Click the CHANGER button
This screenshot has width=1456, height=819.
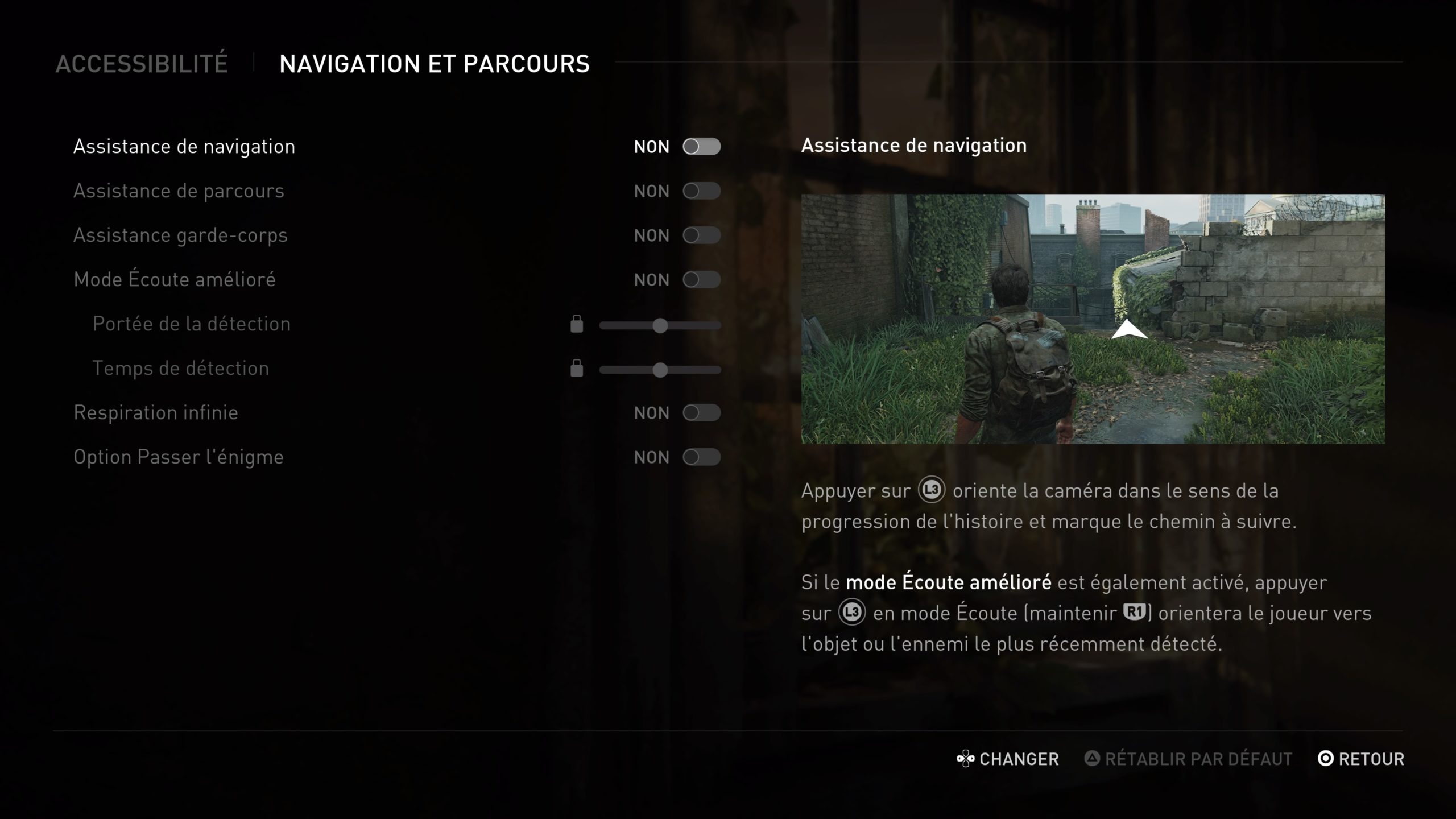click(1008, 759)
